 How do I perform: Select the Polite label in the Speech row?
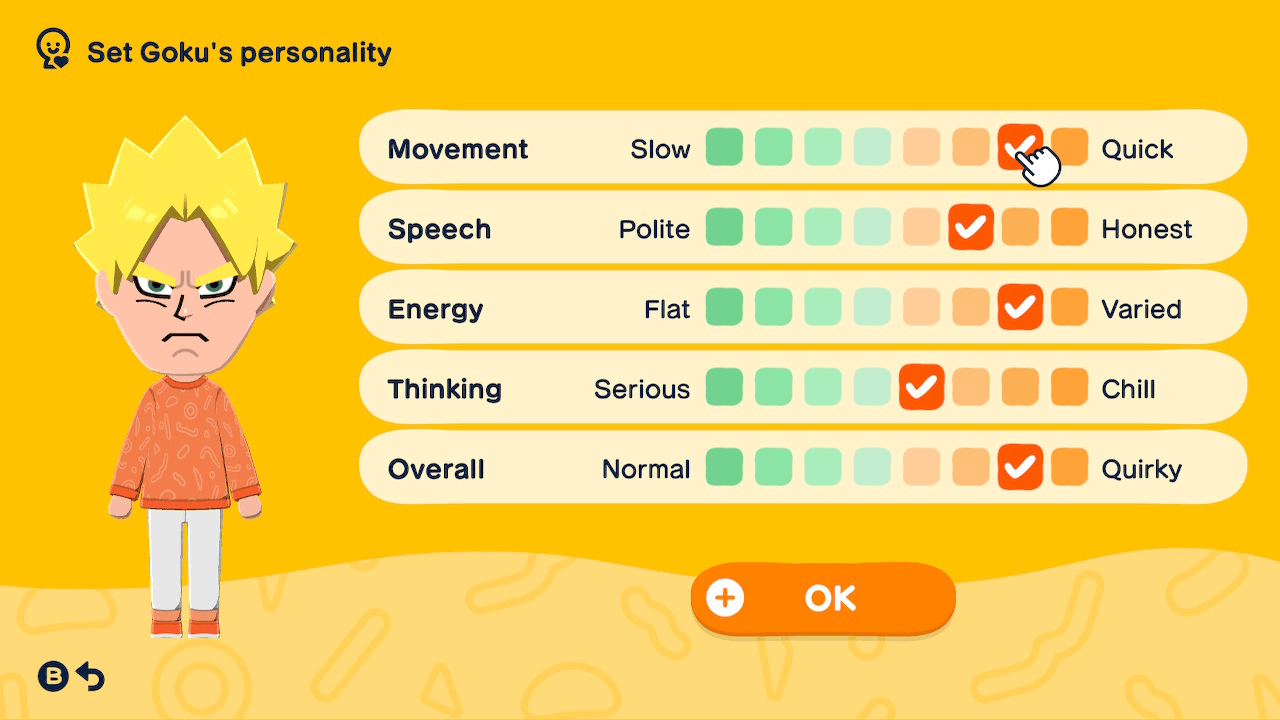(x=654, y=227)
